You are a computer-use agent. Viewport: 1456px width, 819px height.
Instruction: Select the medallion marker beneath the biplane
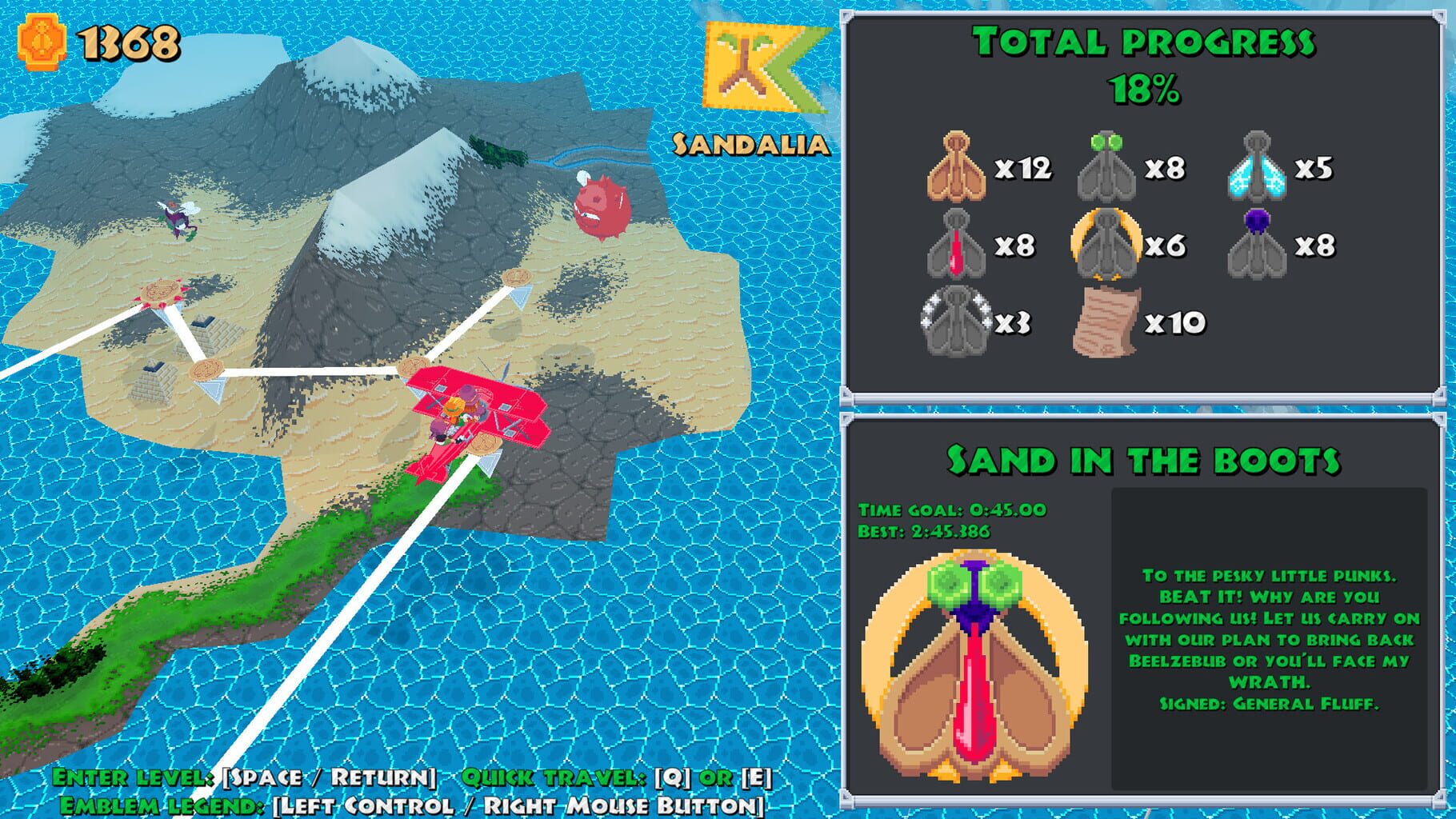click(483, 441)
